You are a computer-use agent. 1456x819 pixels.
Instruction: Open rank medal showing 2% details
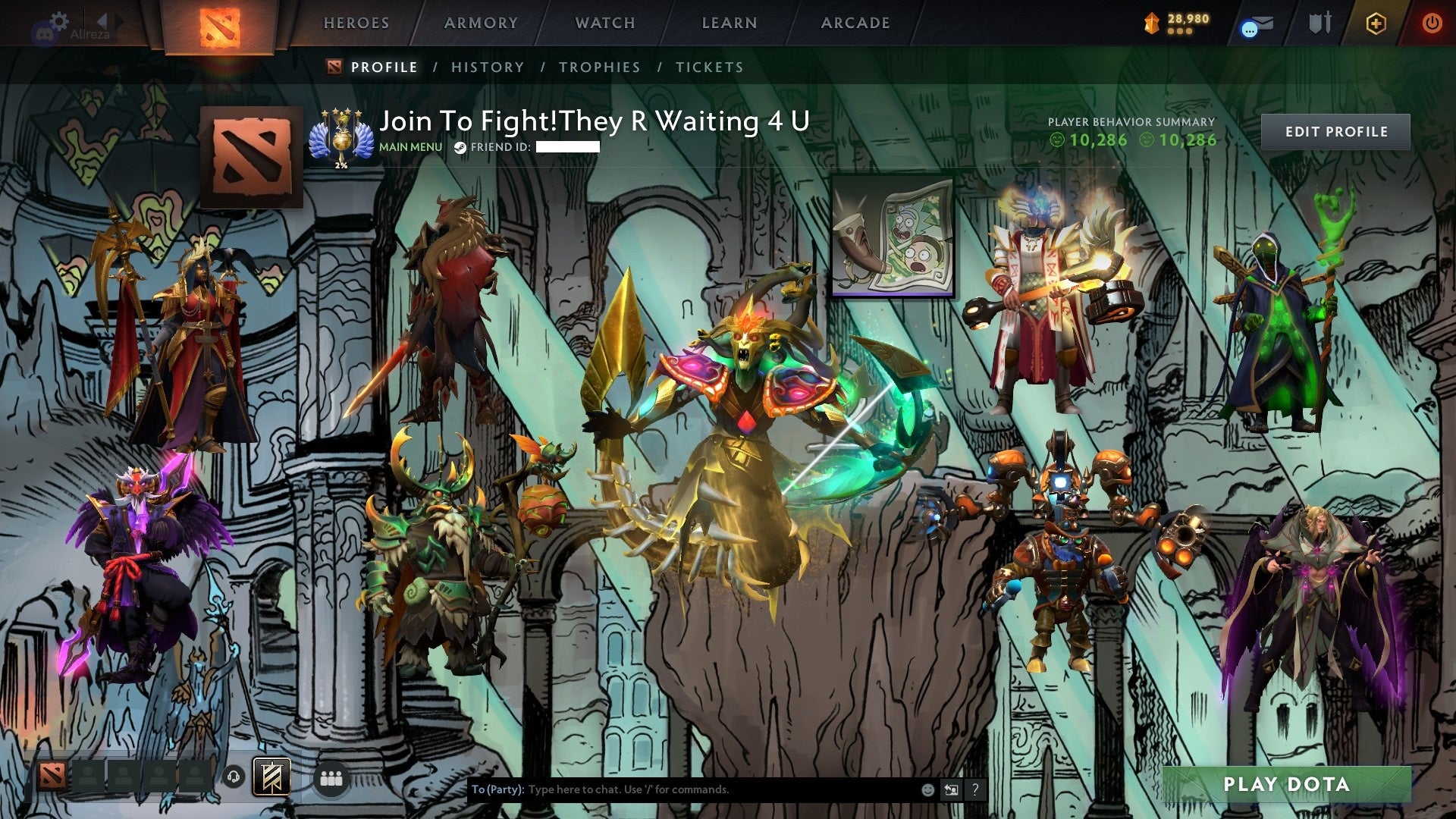coord(340,137)
